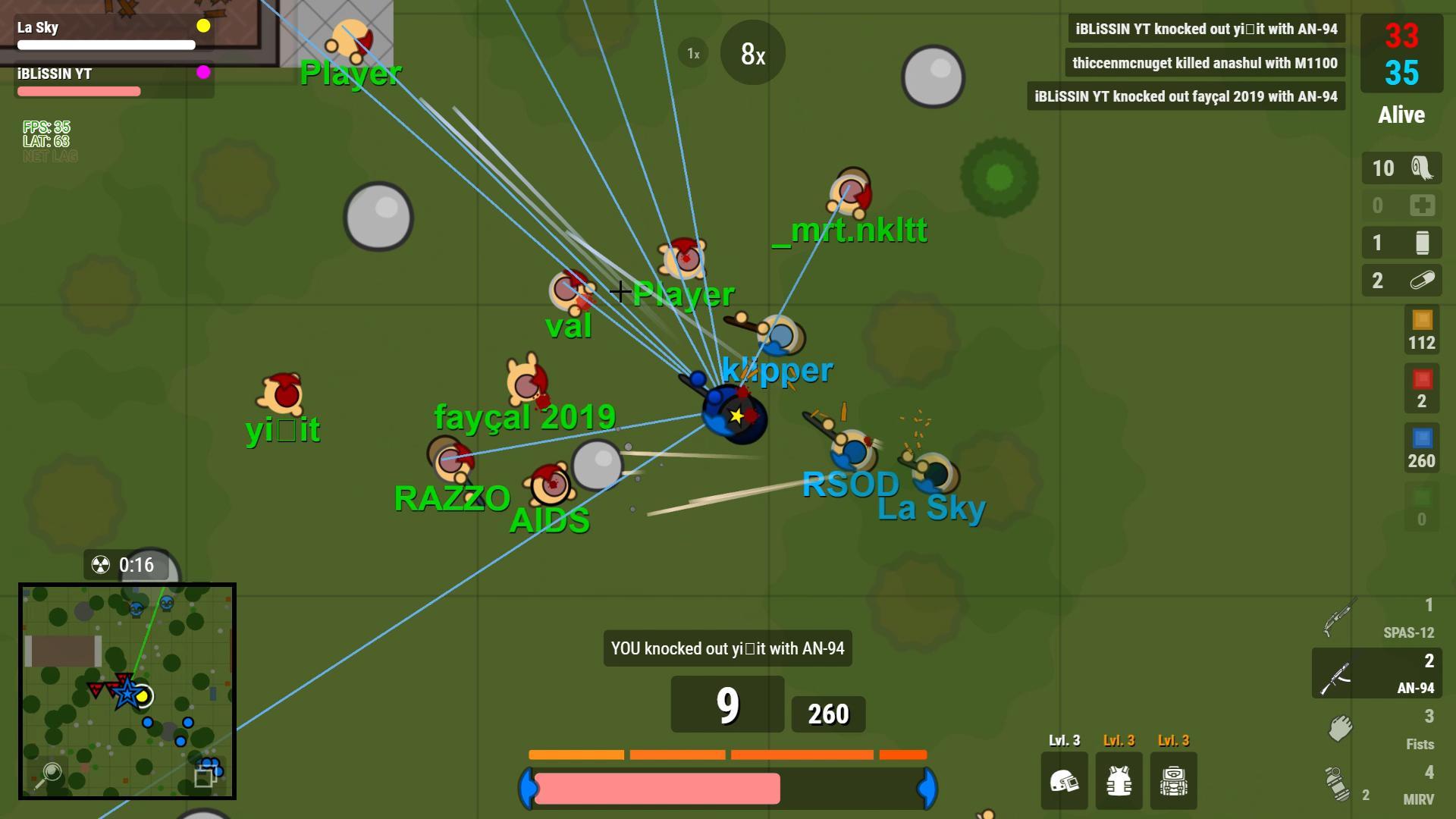Viewport: 1456px width, 819px height.
Task: Click the pink health bar
Action: point(656,789)
